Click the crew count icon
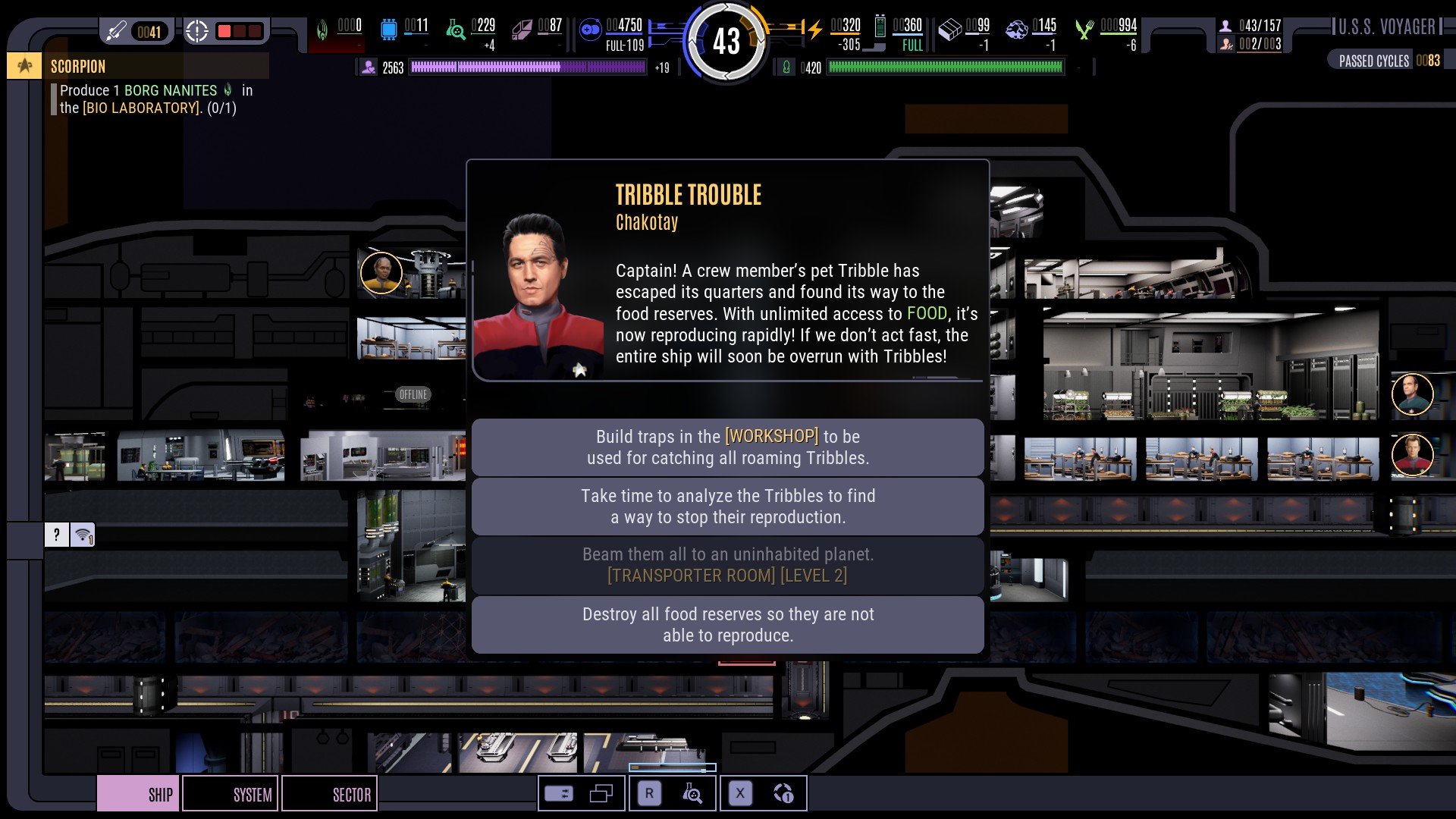Screen dimensions: 1456x819 click(1225, 26)
